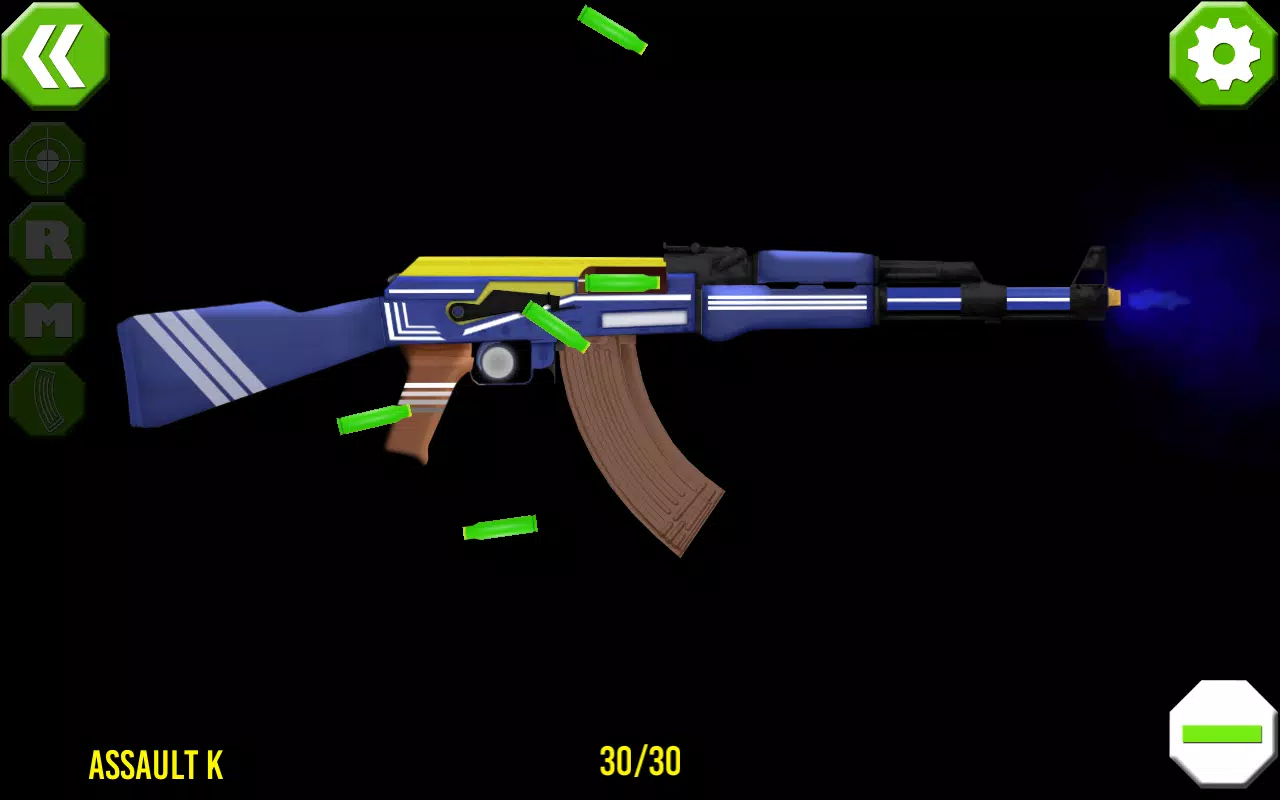Tap the 30/30 ammo counter
Screen dimensions: 1280x800
coord(640,764)
